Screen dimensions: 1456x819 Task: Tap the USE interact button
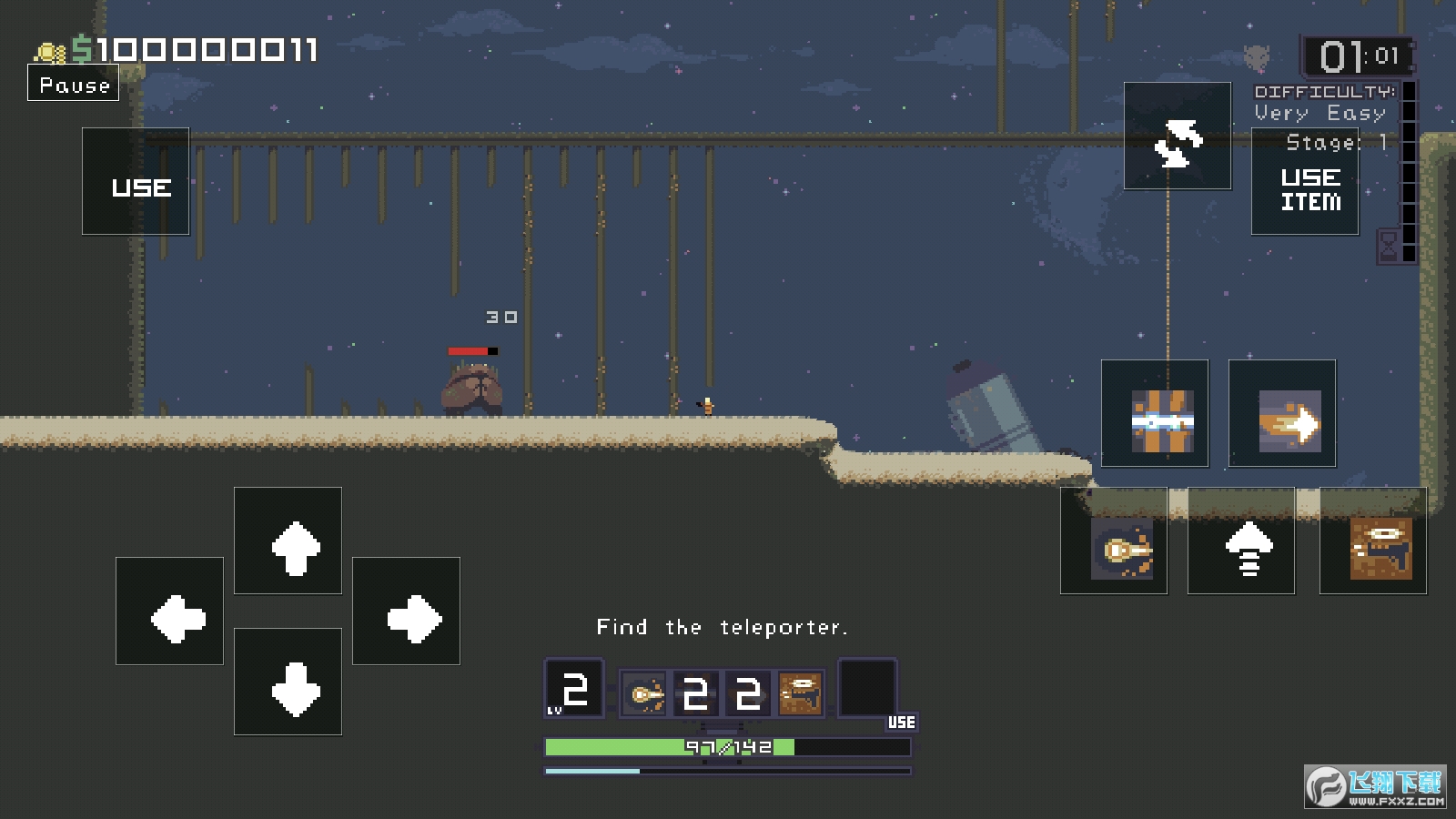coord(136,182)
